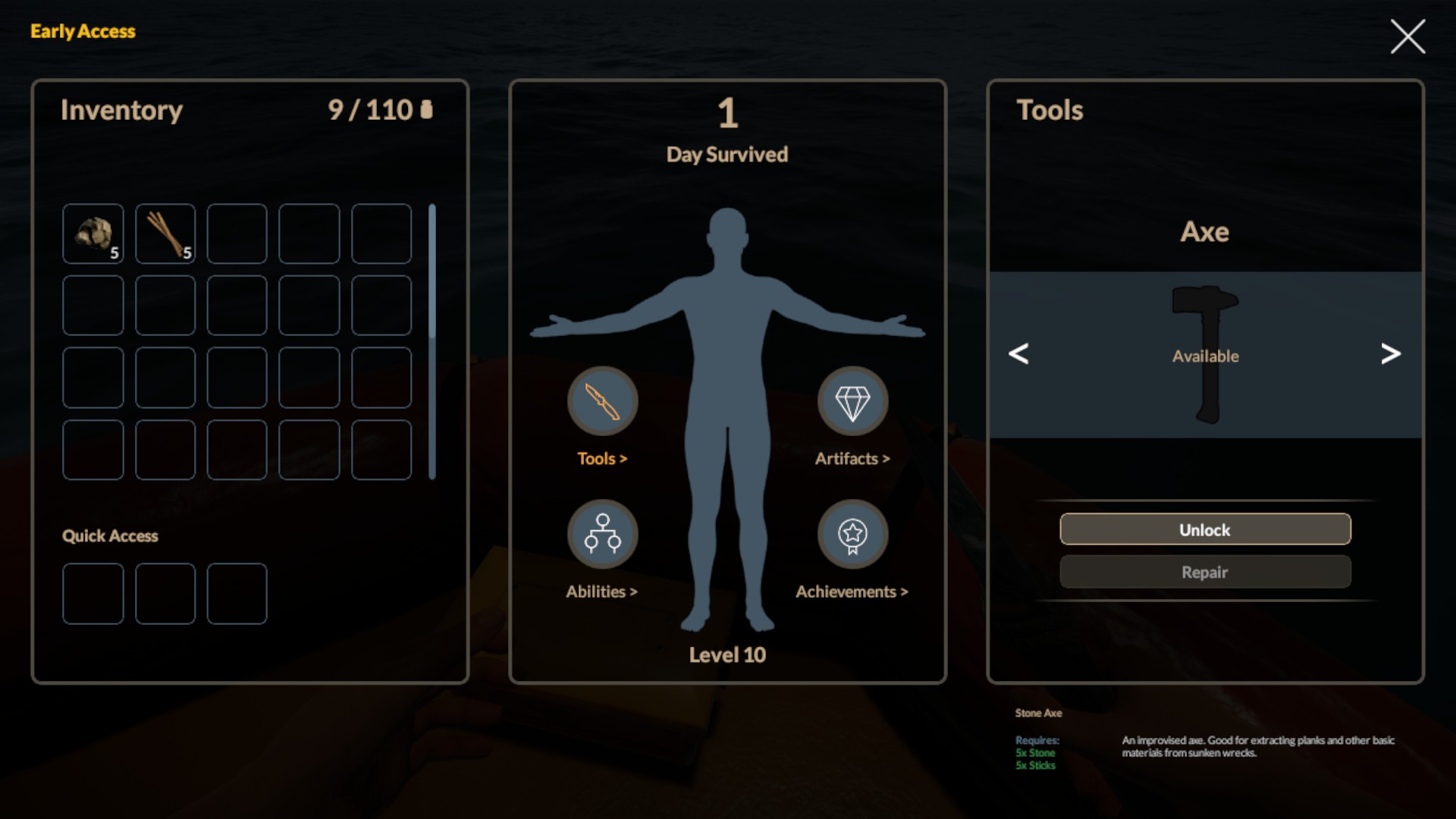The width and height of the screenshot is (1456, 819).
Task: Select the Axe tool preview image
Action: [x=1205, y=353]
